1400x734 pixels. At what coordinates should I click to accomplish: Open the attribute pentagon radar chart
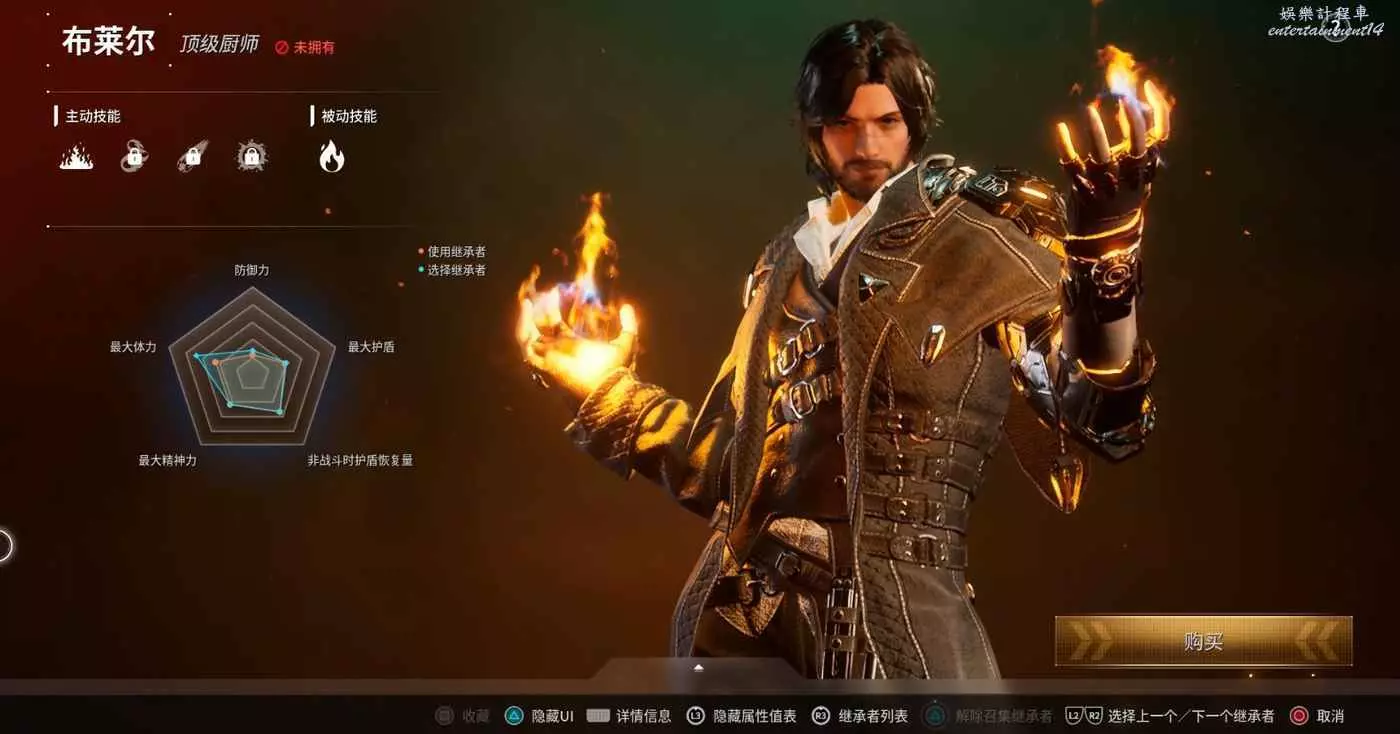[252, 367]
